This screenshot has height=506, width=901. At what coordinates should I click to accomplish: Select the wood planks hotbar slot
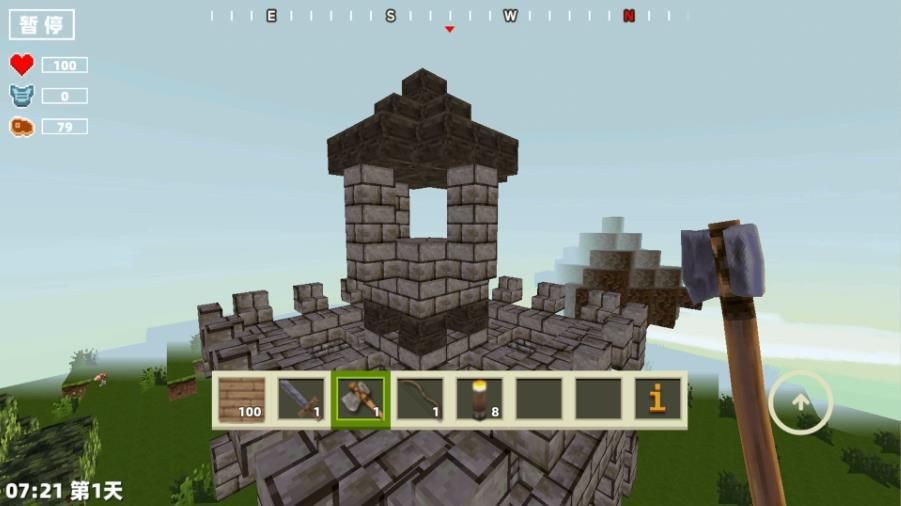[x=241, y=399]
